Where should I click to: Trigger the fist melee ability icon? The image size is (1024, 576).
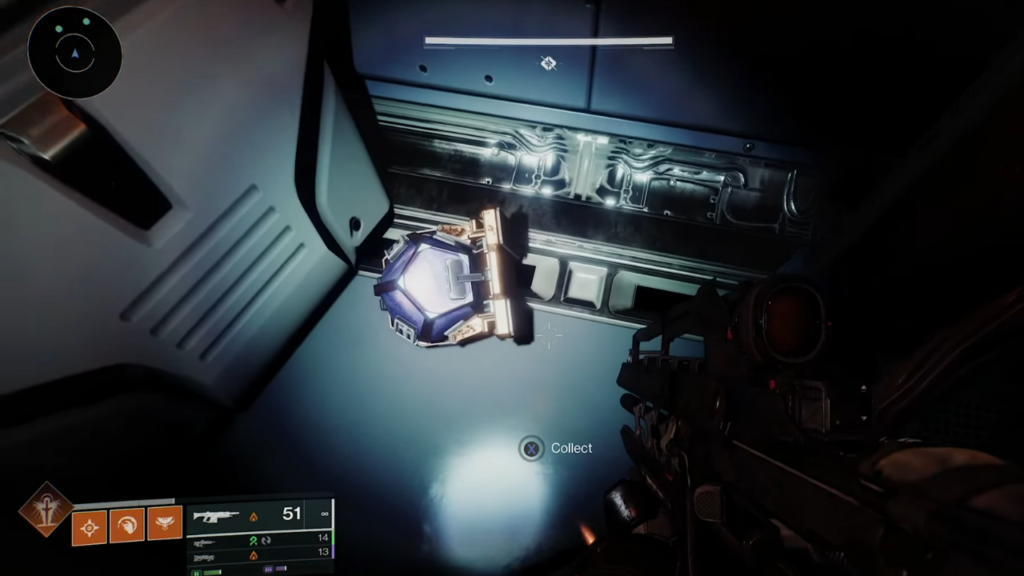point(127,524)
